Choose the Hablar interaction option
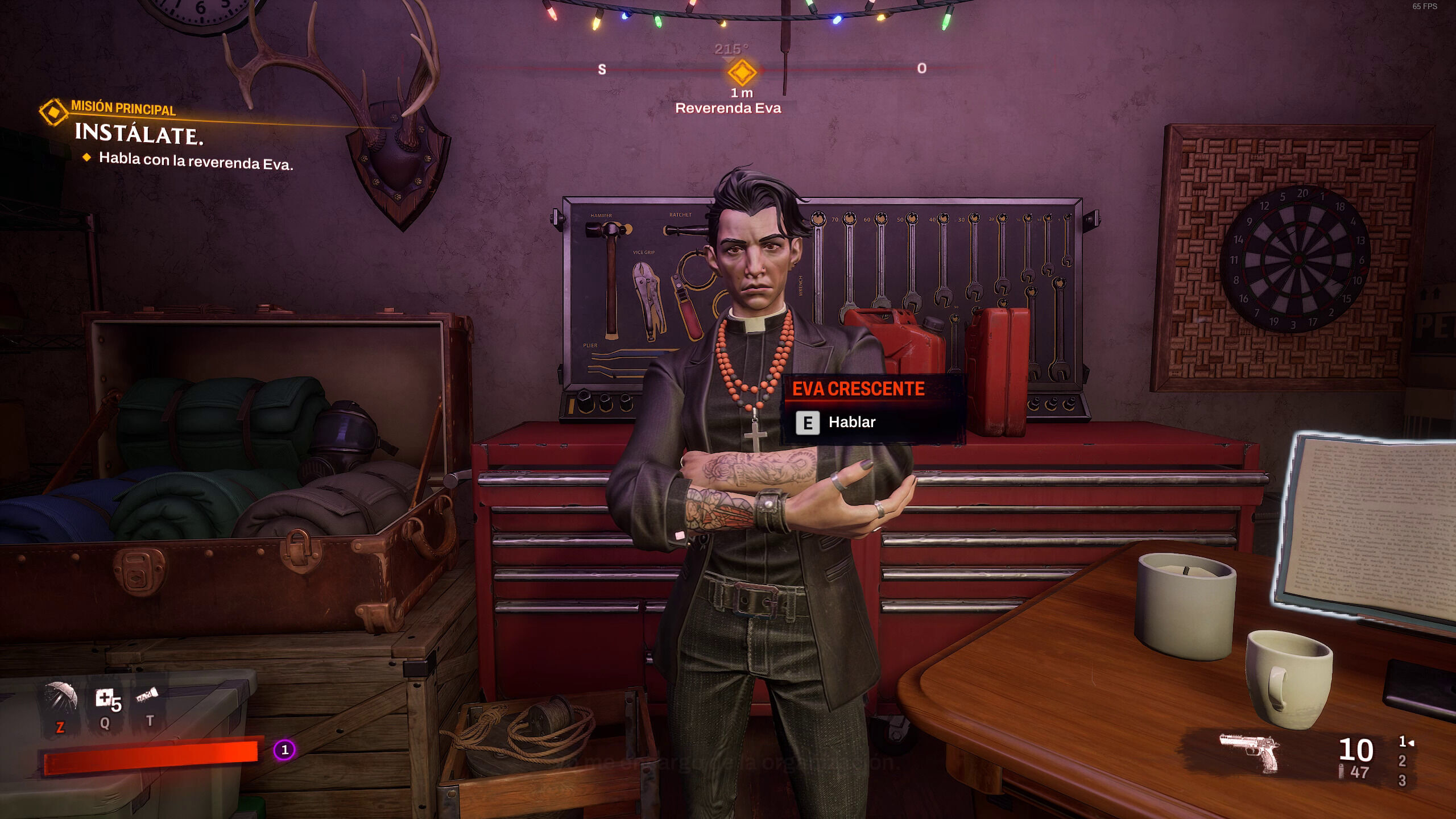The image size is (1456, 819). (x=851, y=423)
